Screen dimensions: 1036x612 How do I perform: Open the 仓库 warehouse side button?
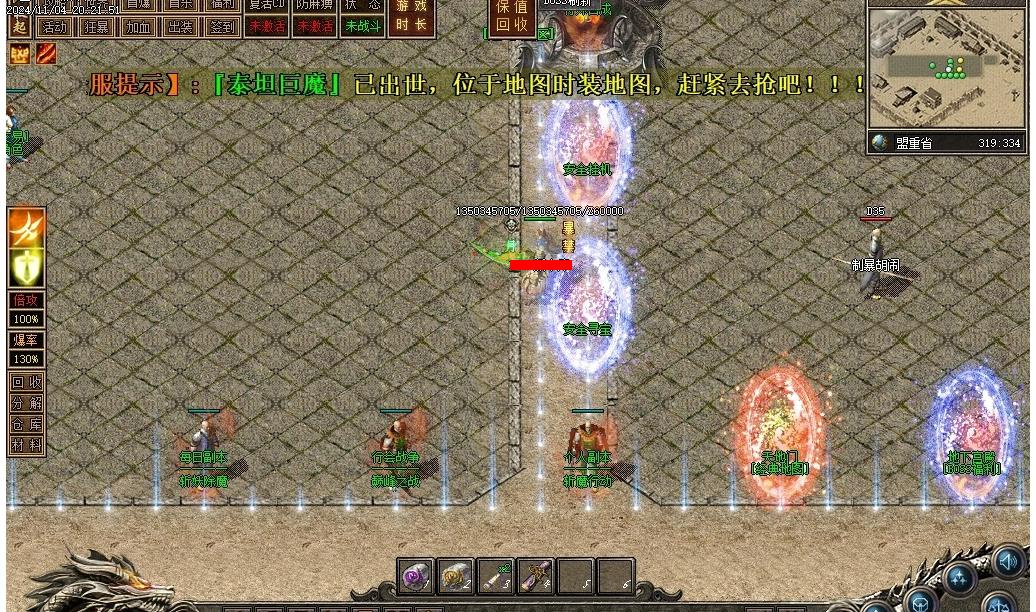pyautogui.click(x=27, y=424)
